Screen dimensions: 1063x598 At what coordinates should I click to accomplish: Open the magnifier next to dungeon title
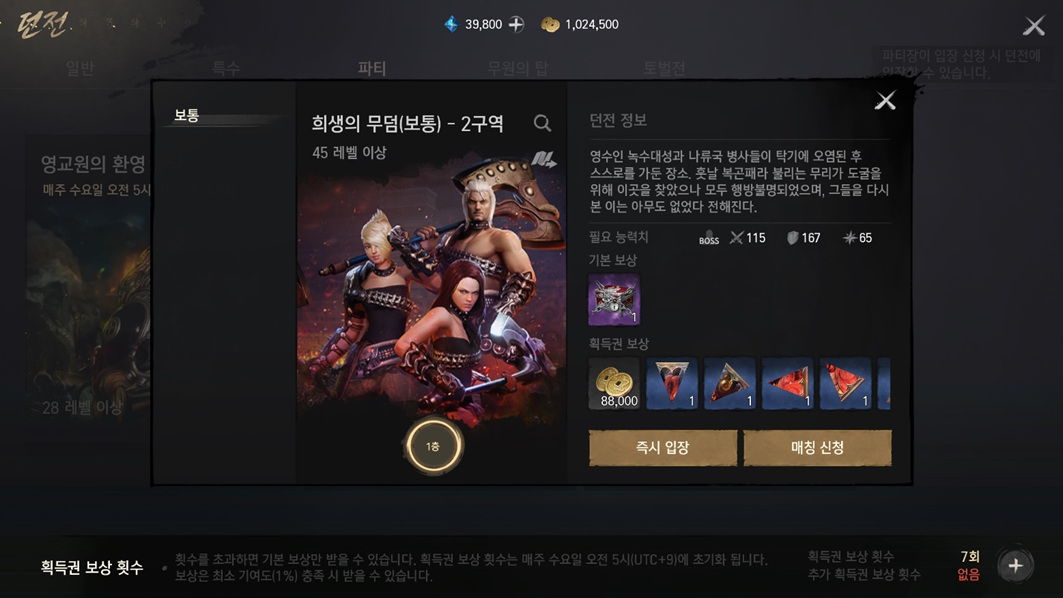542,123
